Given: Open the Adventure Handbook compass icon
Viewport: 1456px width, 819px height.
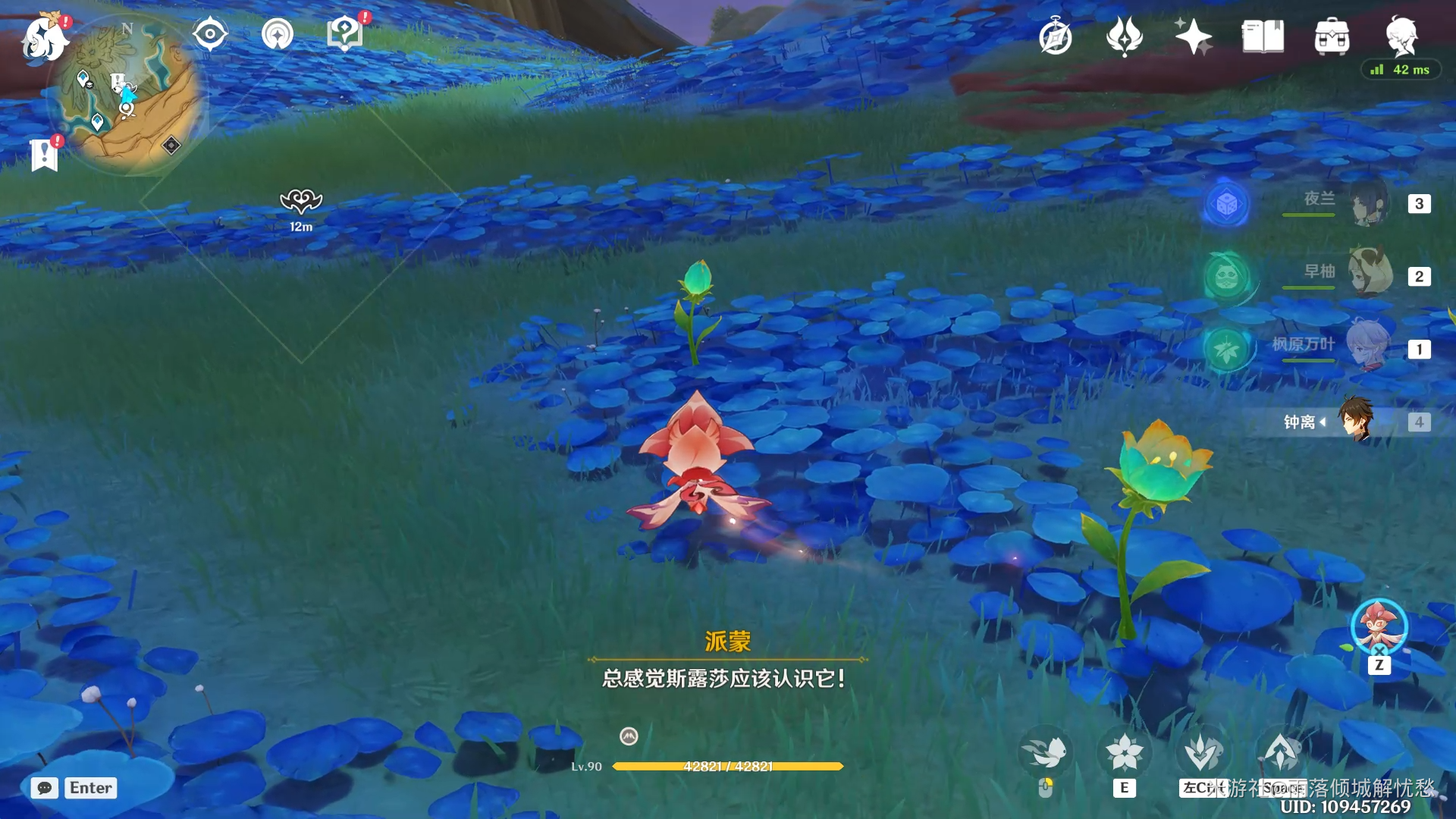Looking at the screenshot, I should point(1055,36).
